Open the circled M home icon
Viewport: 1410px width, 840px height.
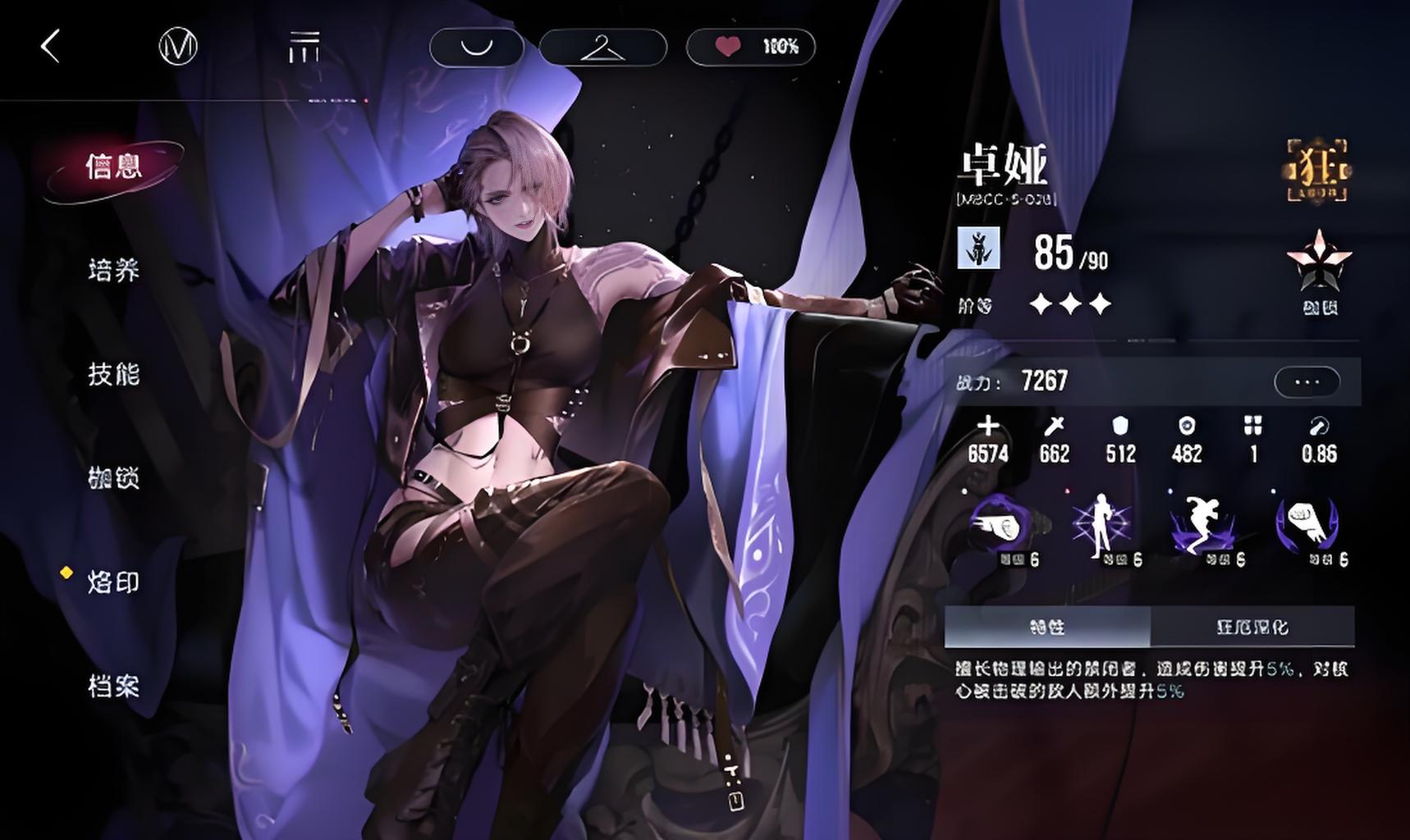tap(178, 47)
